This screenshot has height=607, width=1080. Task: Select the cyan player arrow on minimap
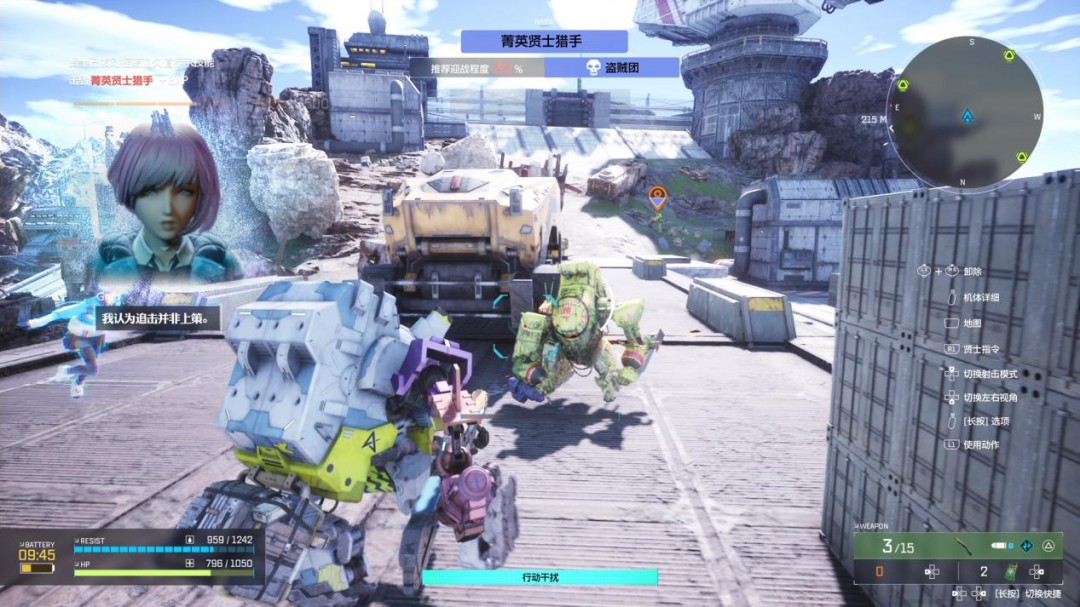(967, 116)
